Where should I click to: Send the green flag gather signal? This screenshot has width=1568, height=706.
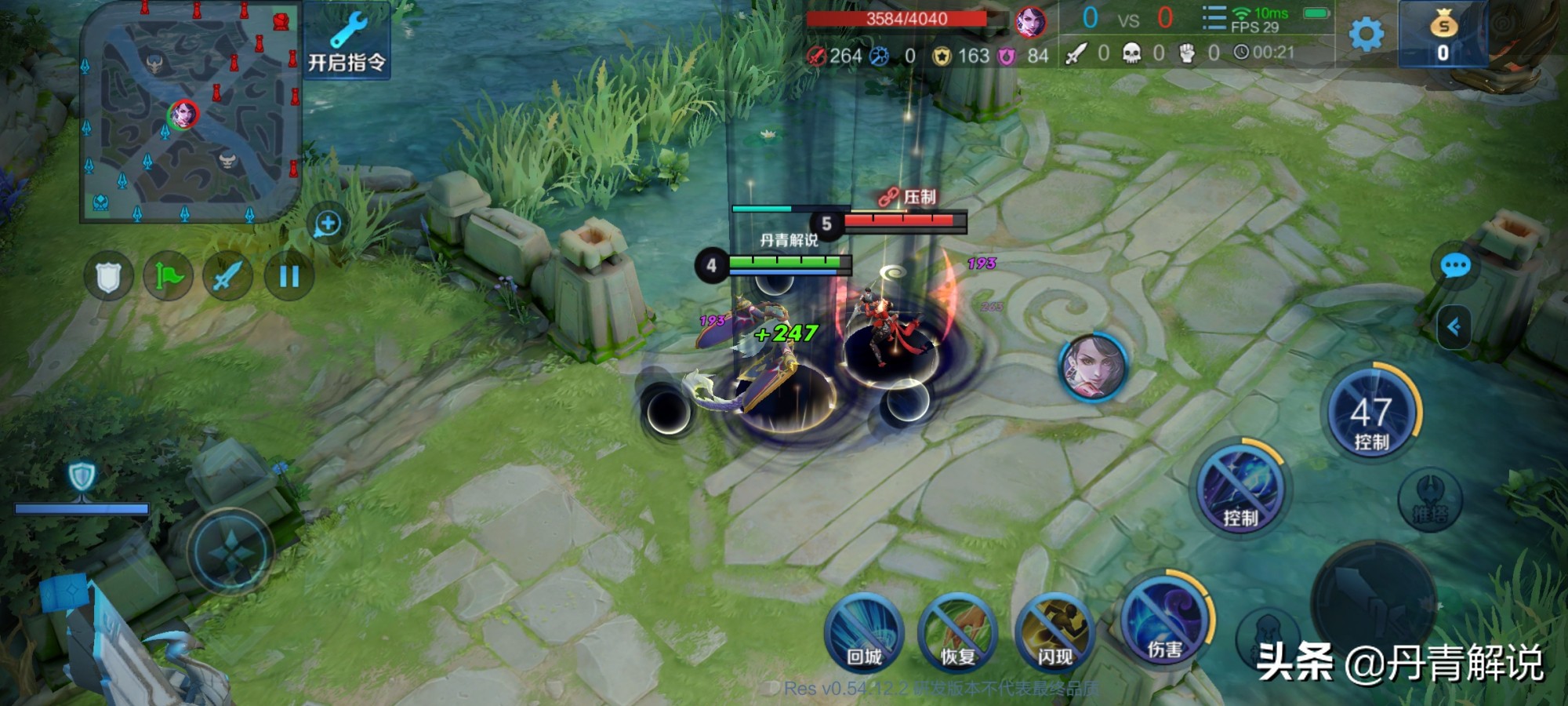point(168,276)
